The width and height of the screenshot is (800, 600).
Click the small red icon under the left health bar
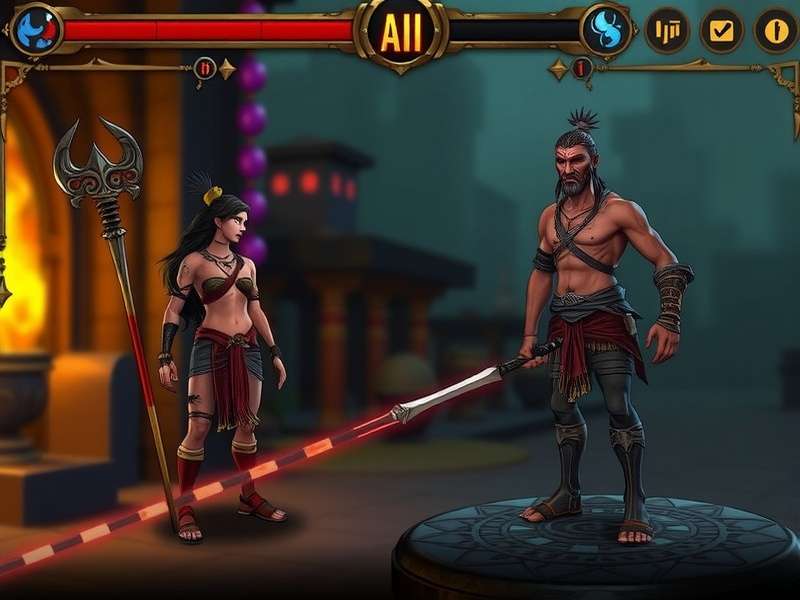tap(205, 68)
